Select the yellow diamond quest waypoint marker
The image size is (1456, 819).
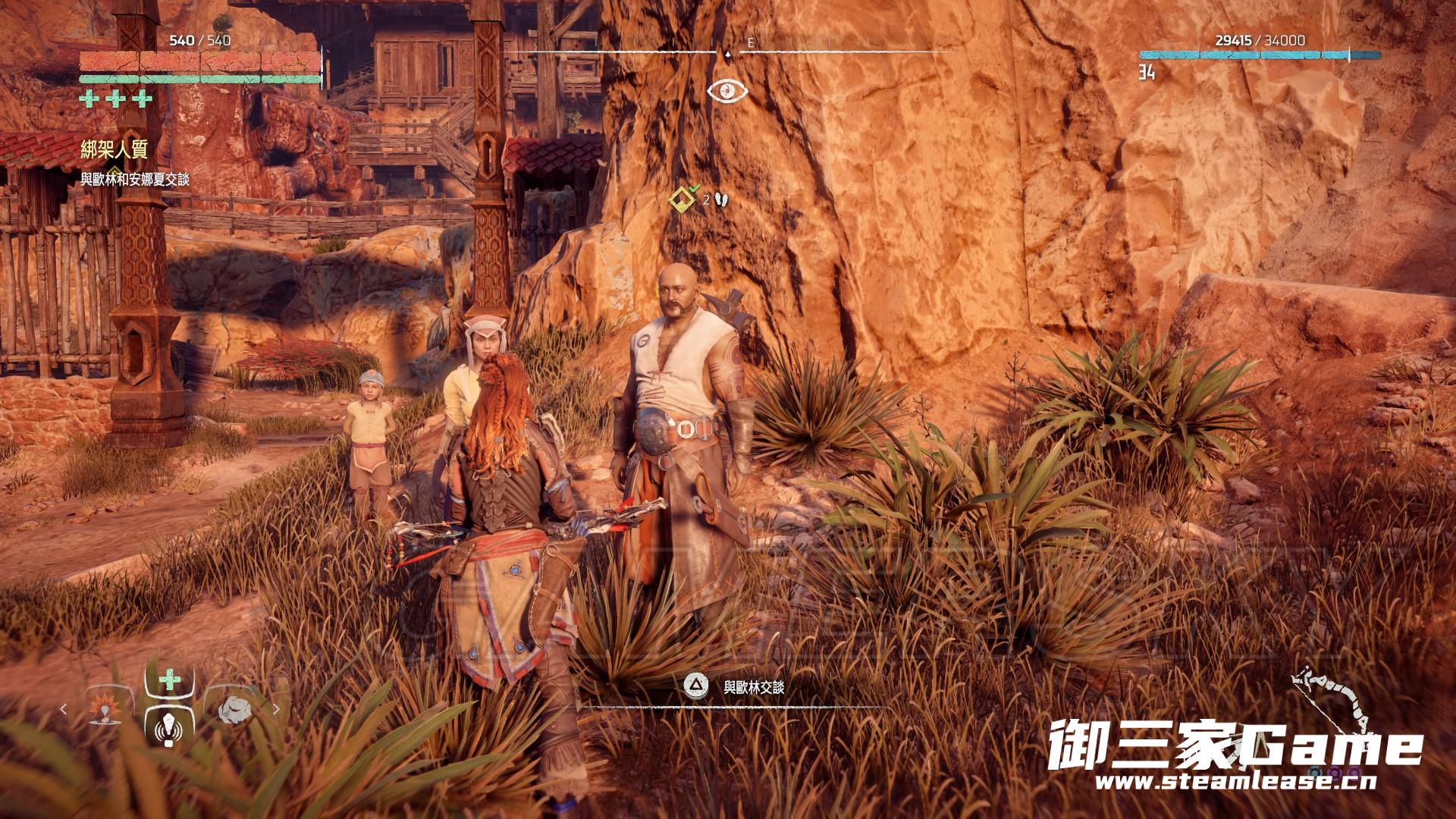pyautogui.click(x=680, y=199)
